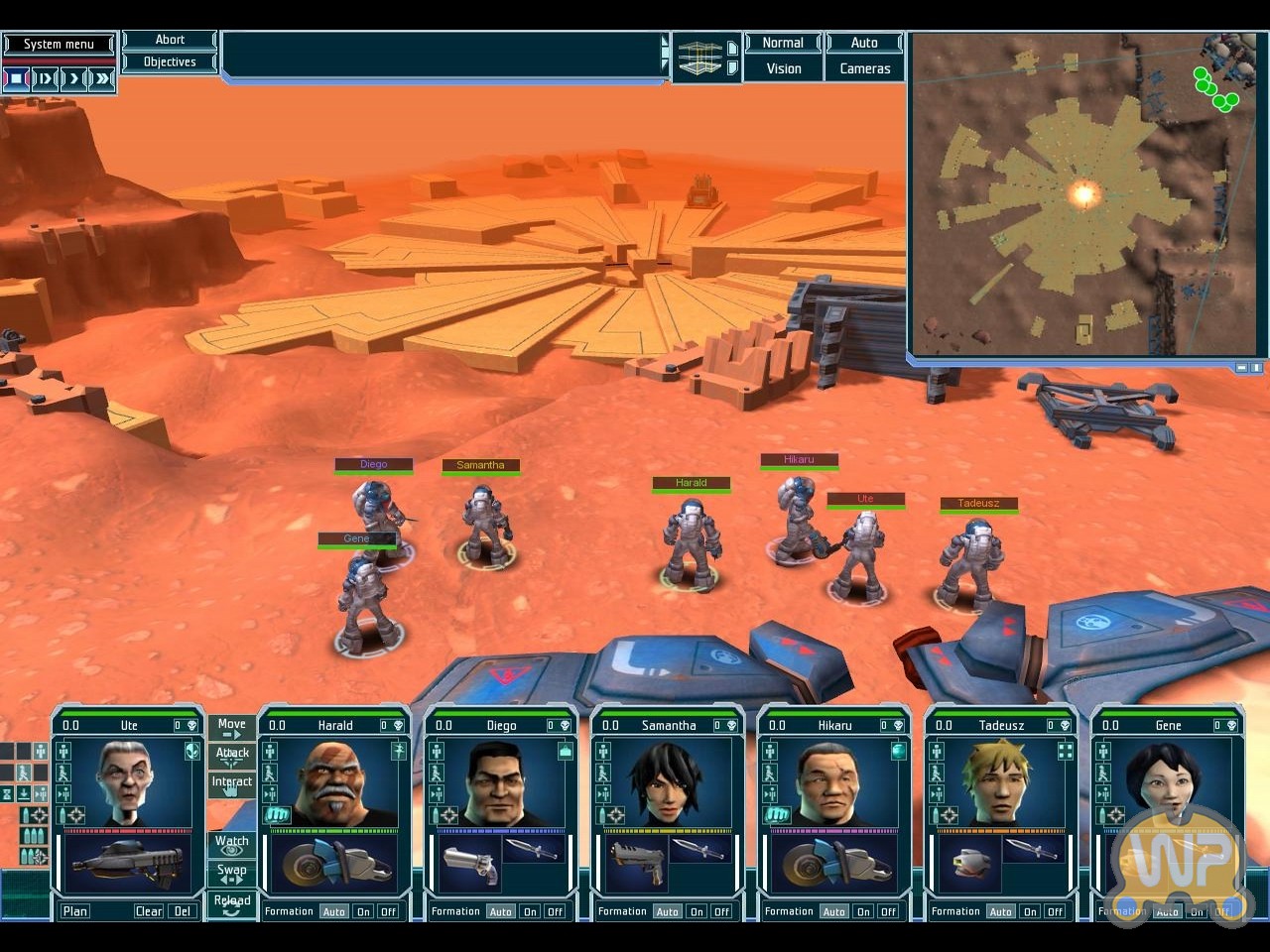
Task: Set Diego's formation to Off
Action: (555, 911)
